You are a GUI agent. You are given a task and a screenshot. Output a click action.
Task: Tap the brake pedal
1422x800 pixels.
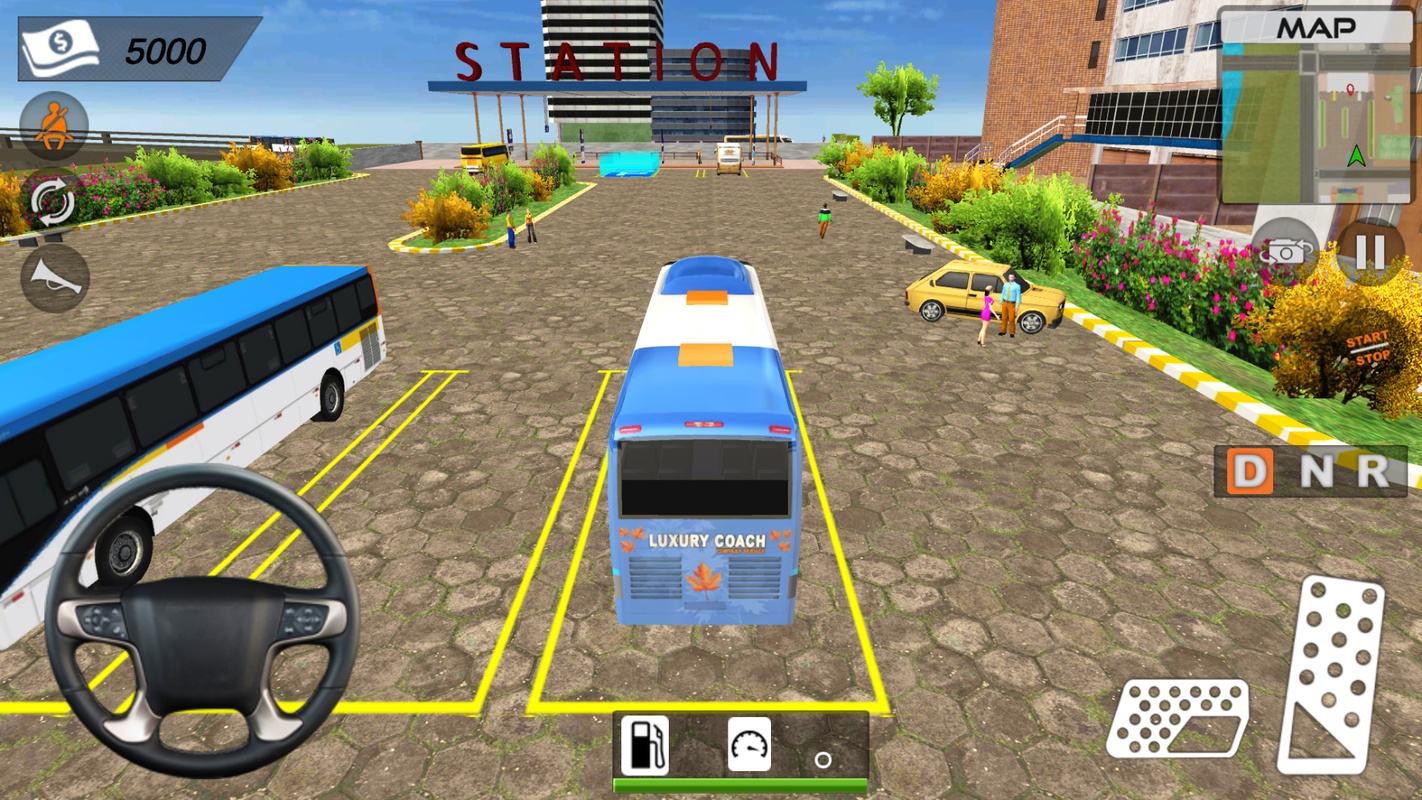pos(1178,717)
